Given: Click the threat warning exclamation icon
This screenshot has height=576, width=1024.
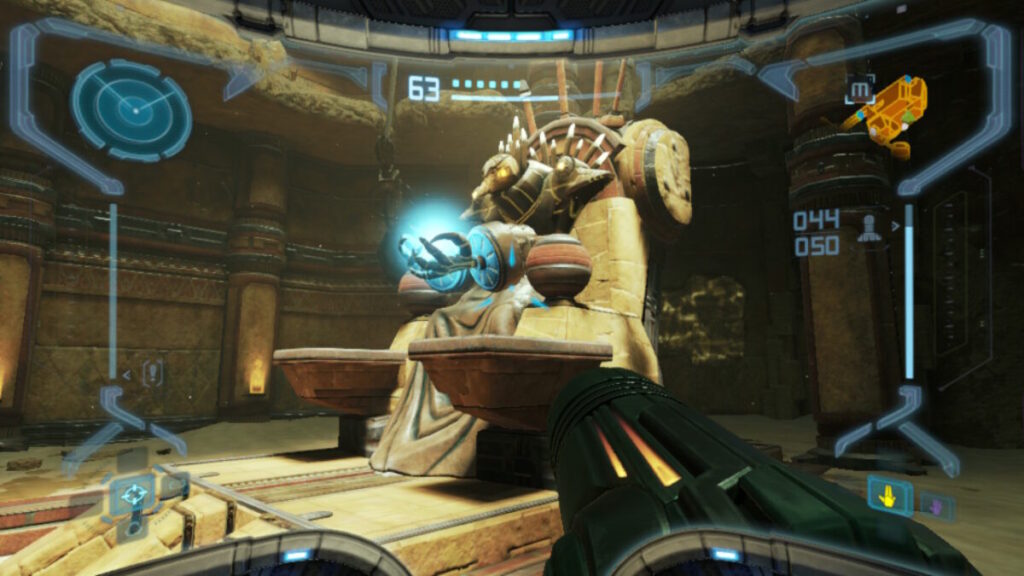Looking at the screenshot, I should (152, 374).
